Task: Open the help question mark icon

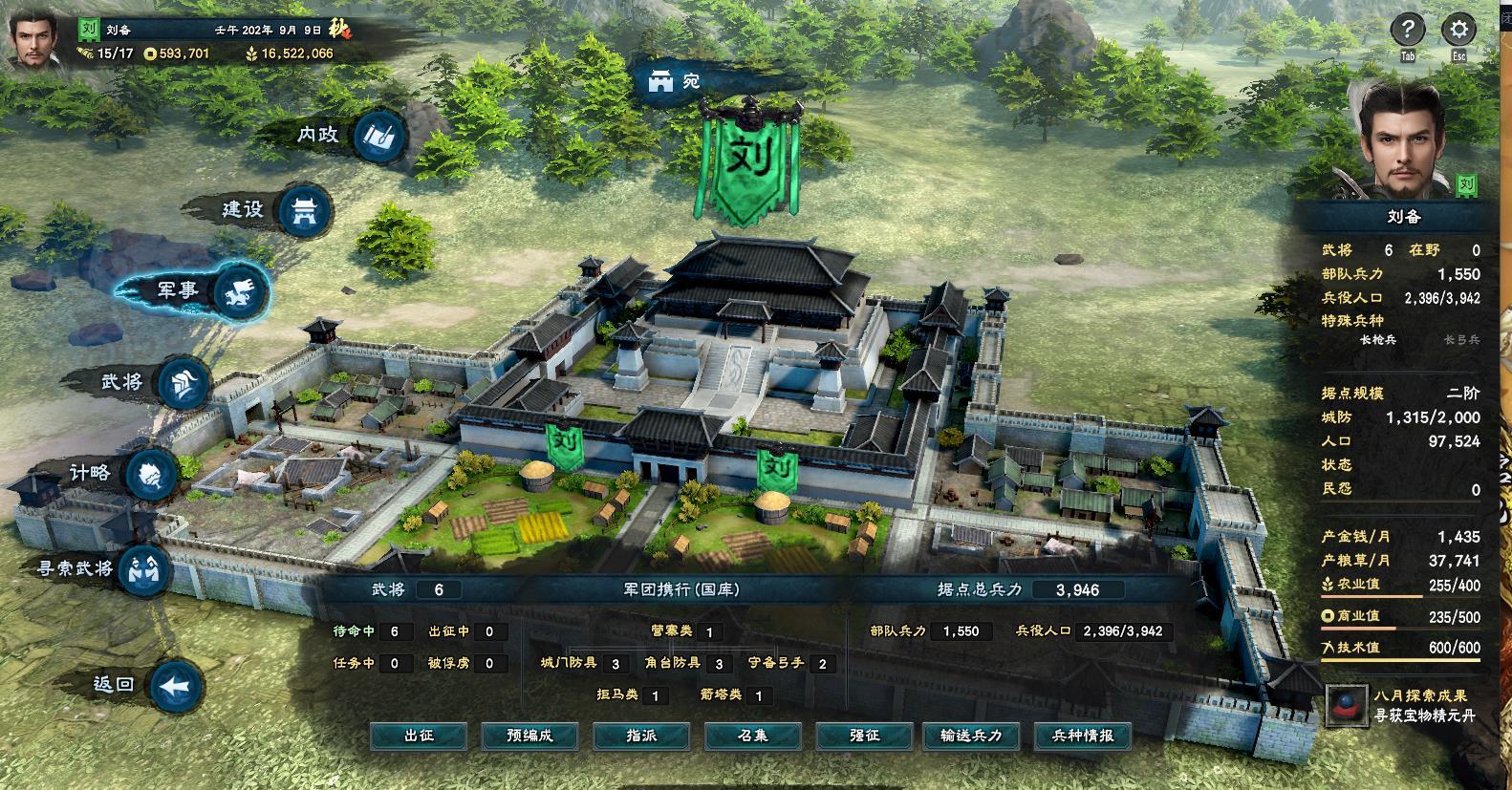Action: [x=1407, y=31]
